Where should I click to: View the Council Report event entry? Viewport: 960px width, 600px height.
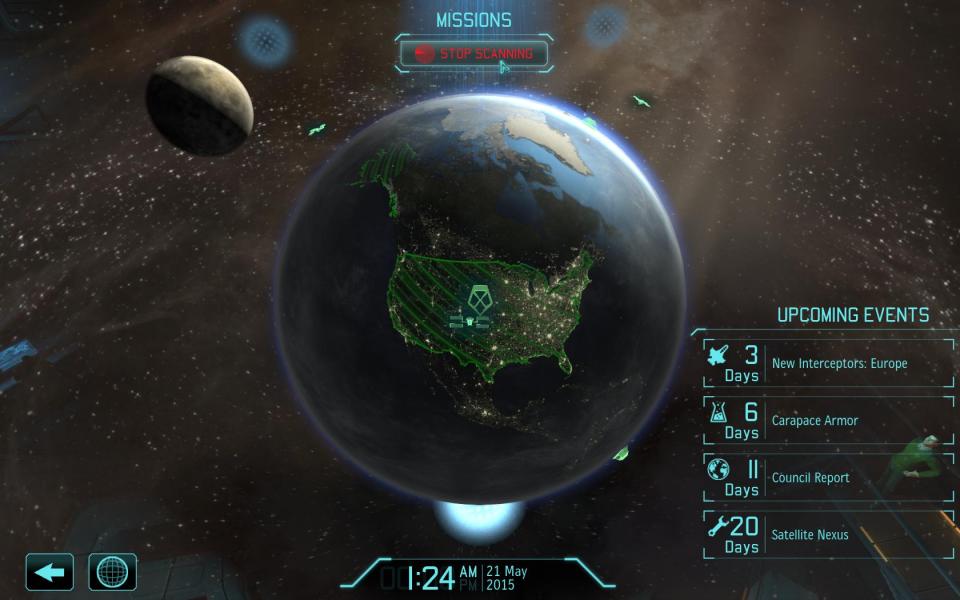tap(829, 477)
